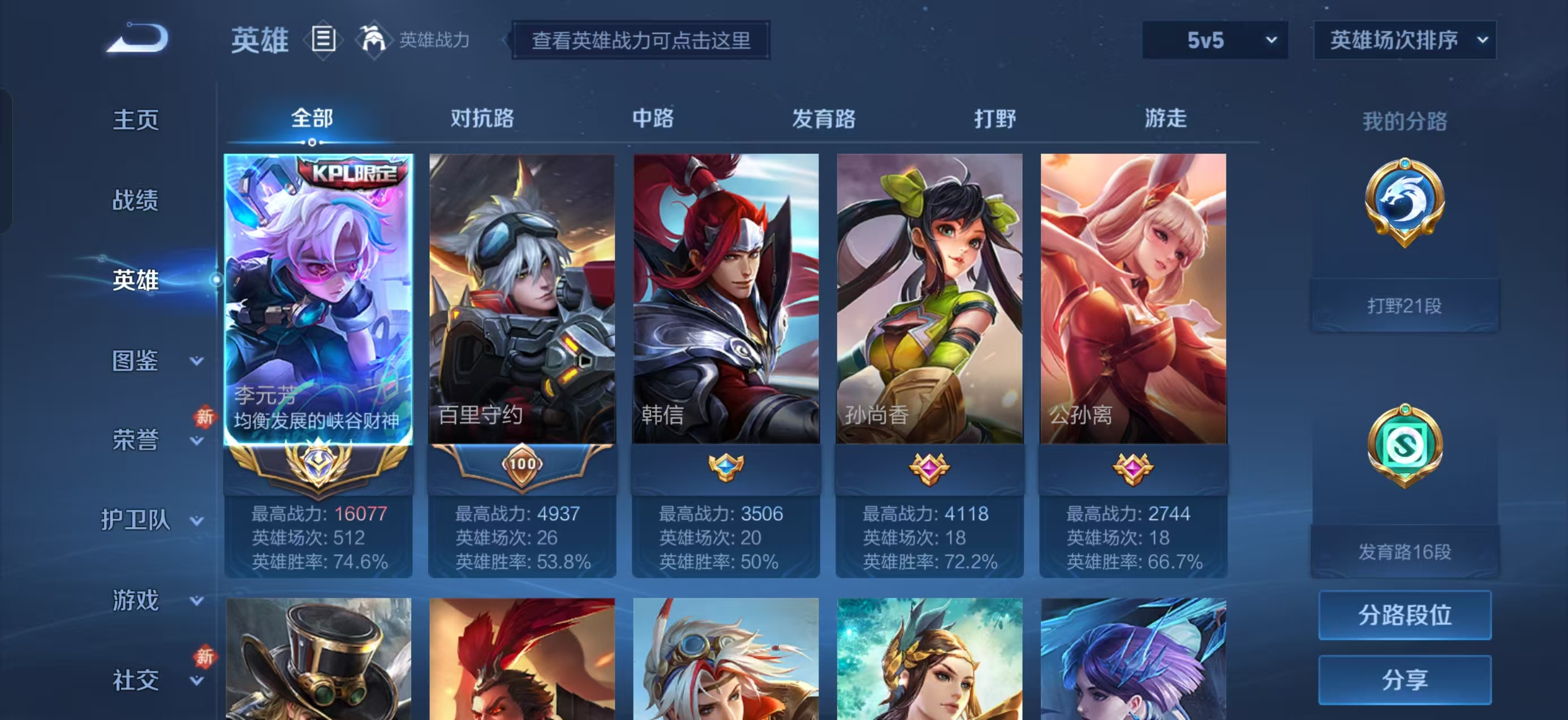The image size is (1568, 720).
Task: Switch to the 打野 tab
Action: click(x=997, y=119)
